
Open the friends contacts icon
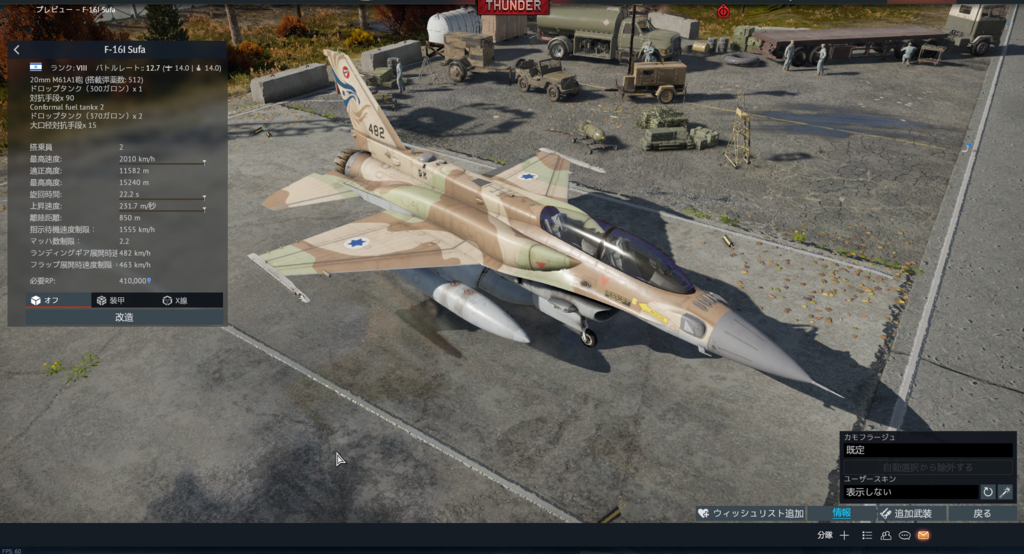click(x=886, y=536)
